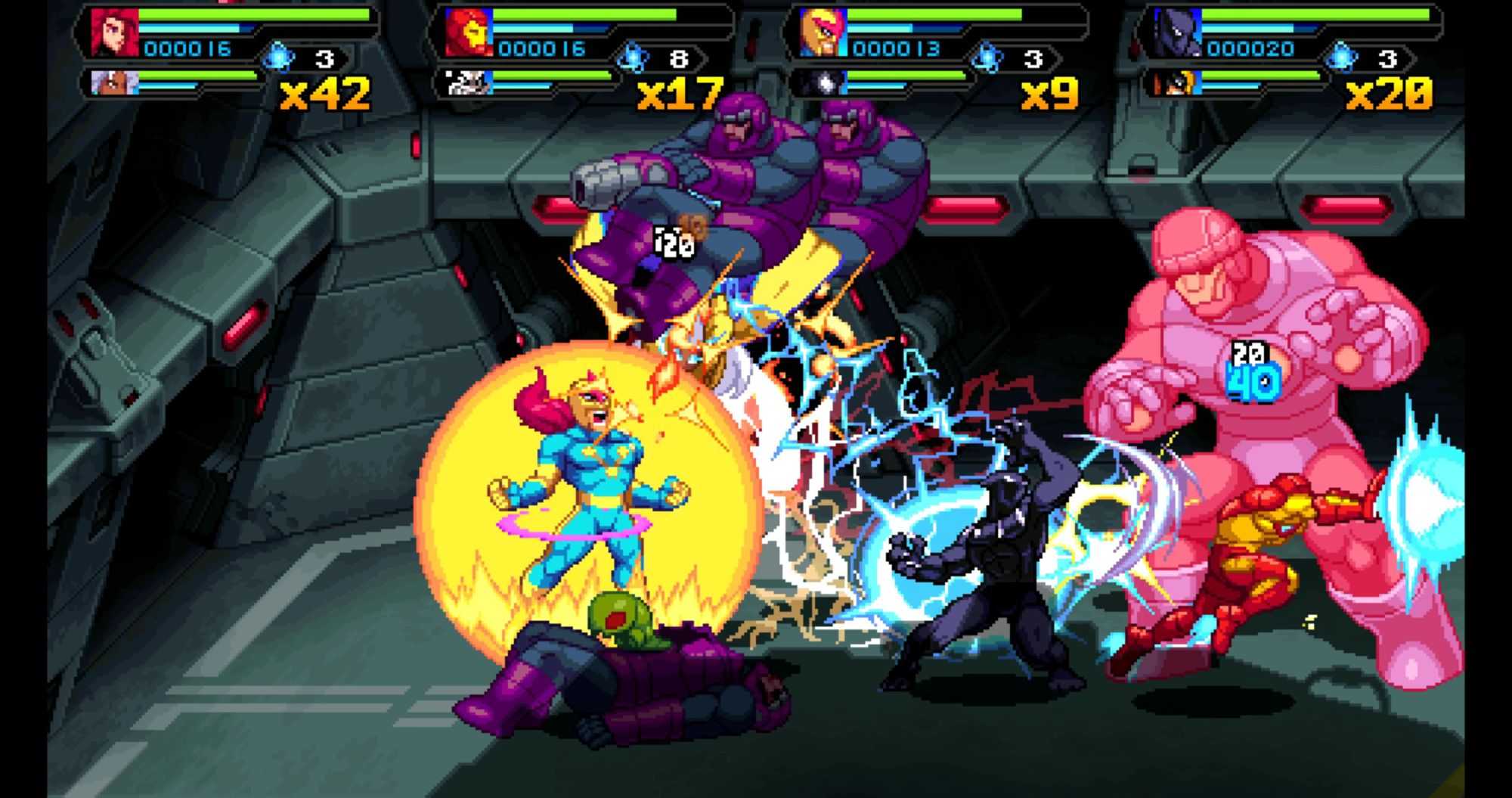The height and width of the screenshot is (798, 1512).
Task: Select the Black Panther mask portrait
Action: pyautogui.click(x=1176, y=33)
